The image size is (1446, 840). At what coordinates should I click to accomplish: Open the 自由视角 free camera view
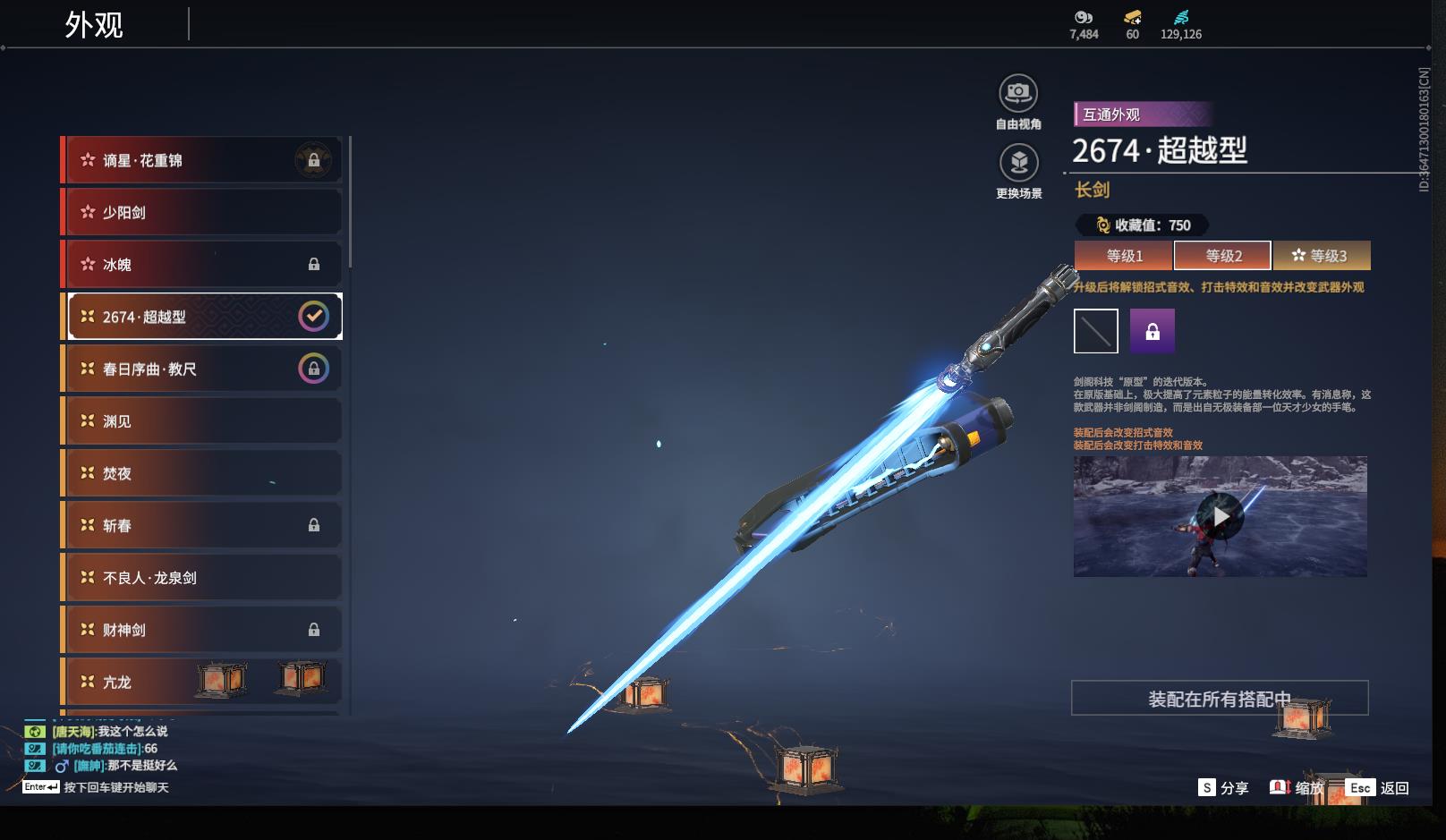(x=1018, y=93)
